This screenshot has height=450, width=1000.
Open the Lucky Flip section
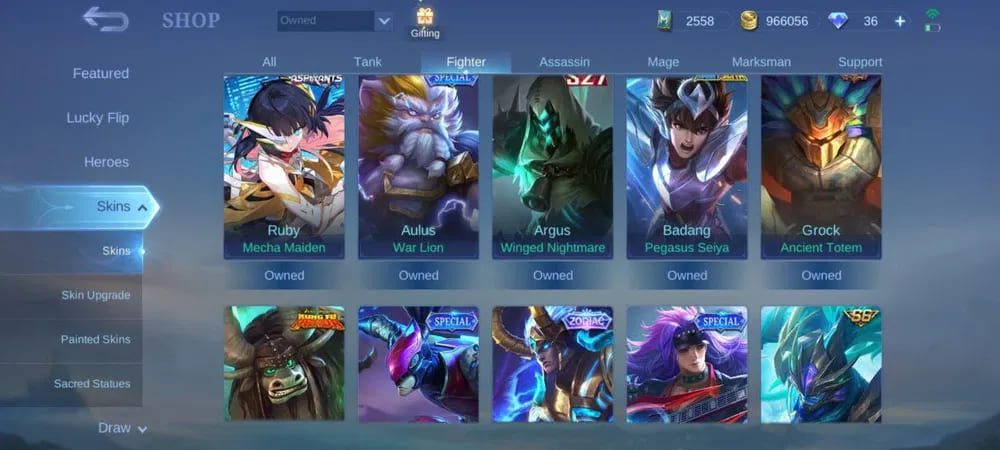(98, 118)
